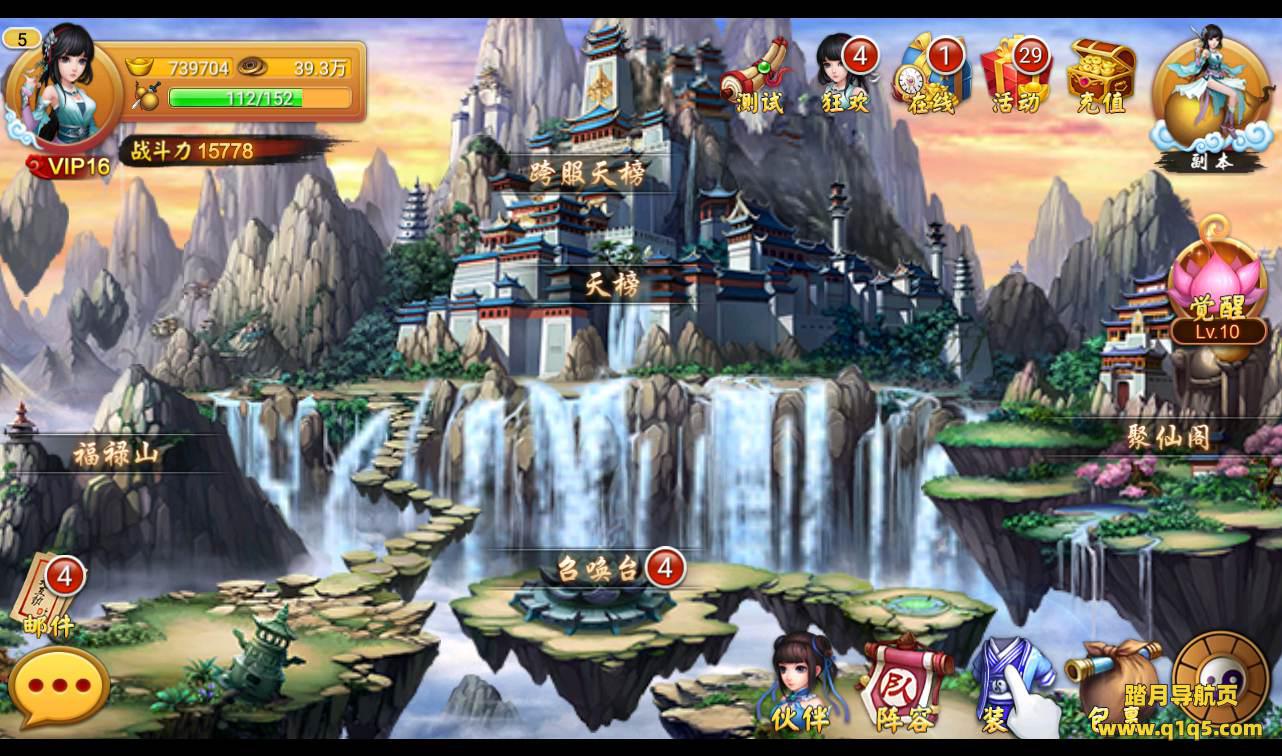Visit the 聚仙阁 pavilion
Image resolution: width=1282 pixels, height=756 pixels.
[1168, 437]
